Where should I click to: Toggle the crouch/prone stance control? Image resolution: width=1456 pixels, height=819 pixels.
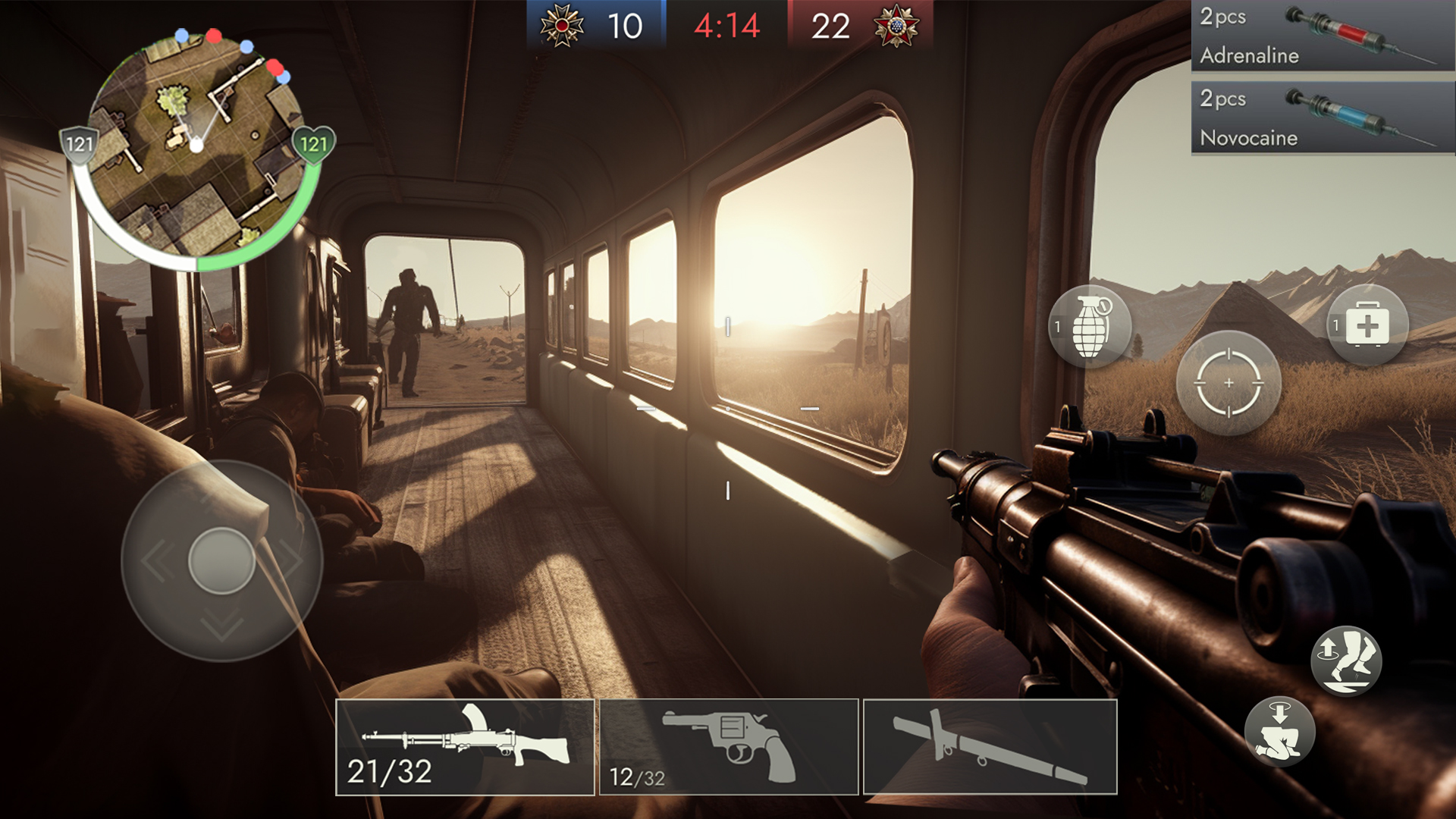(1282, 733)
